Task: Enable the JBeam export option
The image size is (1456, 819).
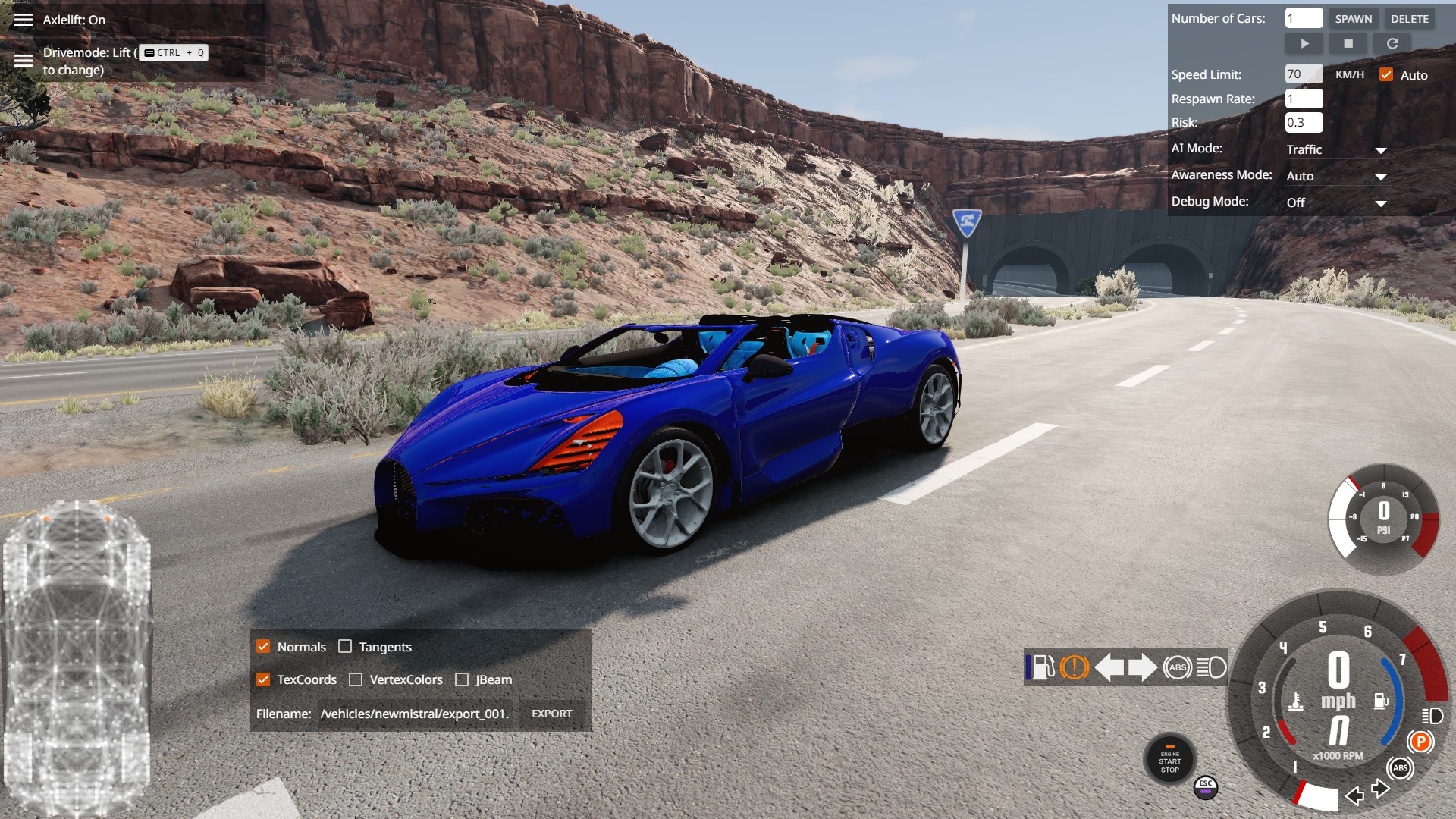Action: 462,679
